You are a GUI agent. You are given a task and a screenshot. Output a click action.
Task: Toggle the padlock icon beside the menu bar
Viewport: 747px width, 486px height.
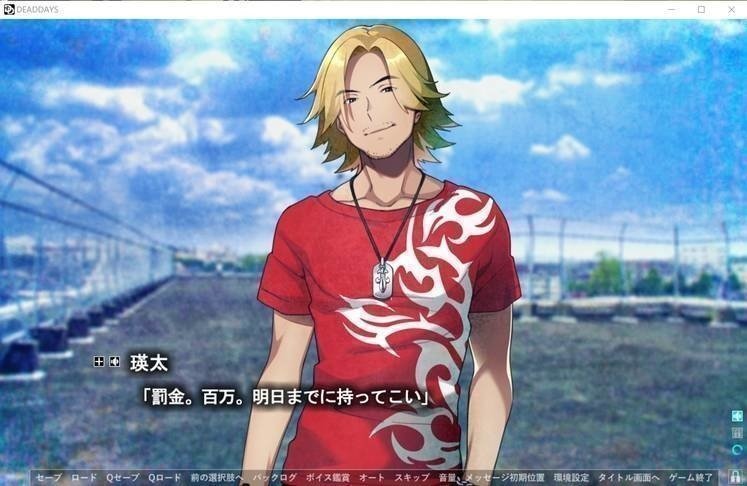735,477
